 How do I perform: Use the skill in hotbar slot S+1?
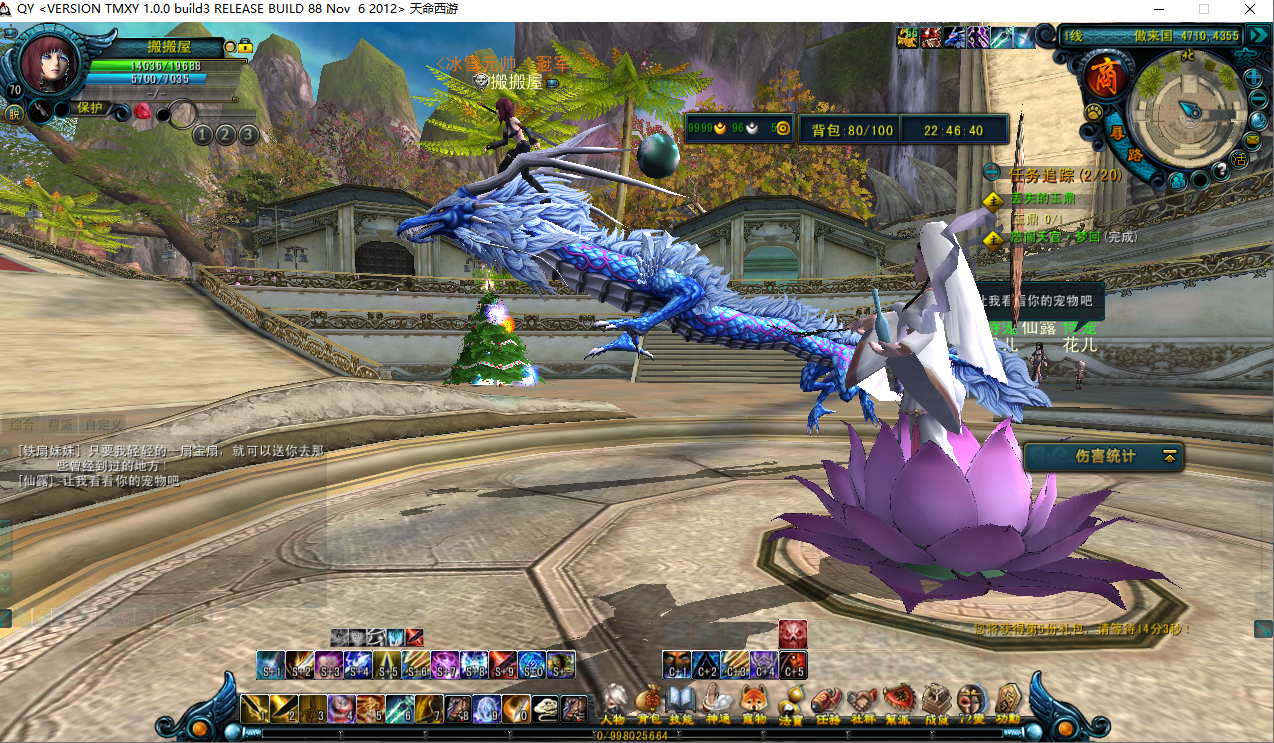pos(270,663)
